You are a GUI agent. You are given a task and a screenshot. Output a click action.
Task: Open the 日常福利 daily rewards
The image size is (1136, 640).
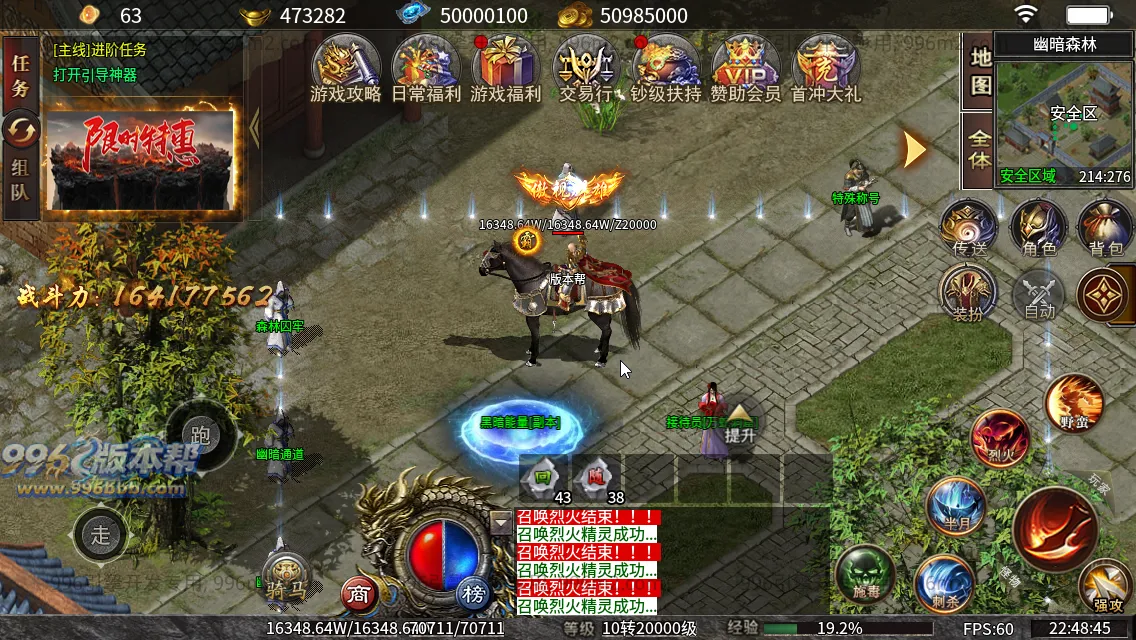[x=426, y=66]
